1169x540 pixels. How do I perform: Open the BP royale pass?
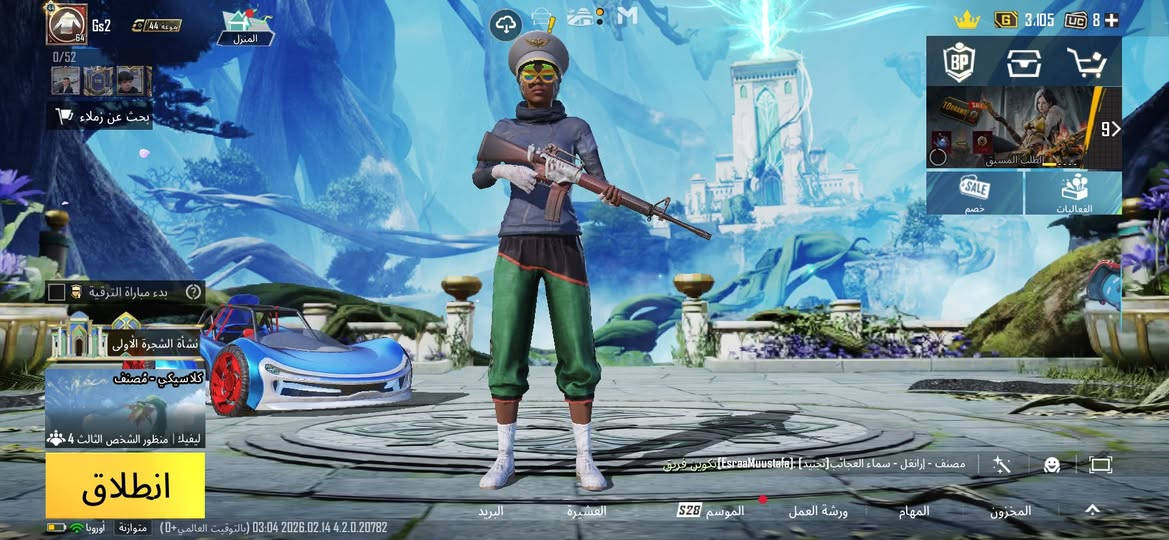959,63
